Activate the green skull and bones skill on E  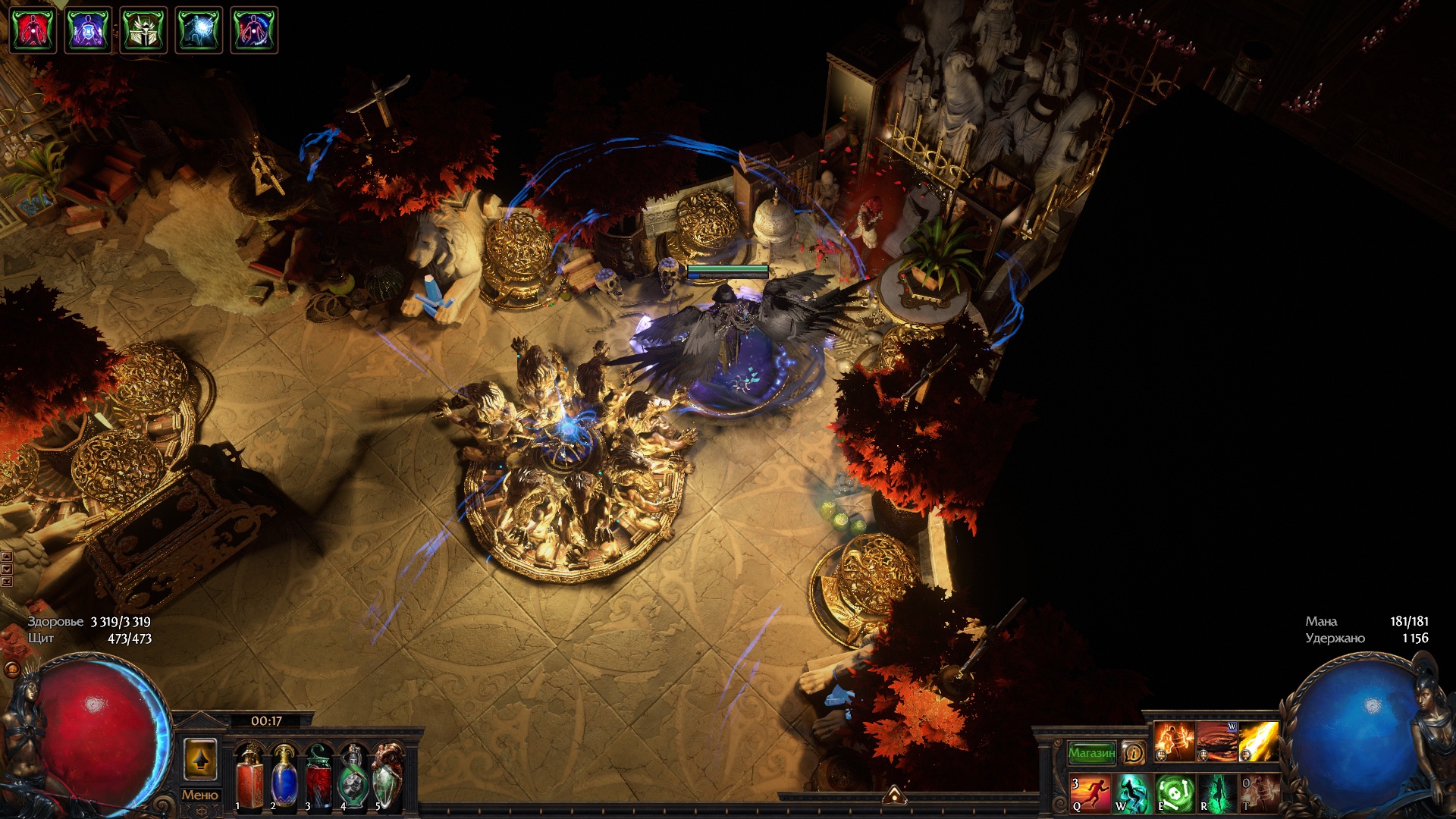[x=1175, y=793]
